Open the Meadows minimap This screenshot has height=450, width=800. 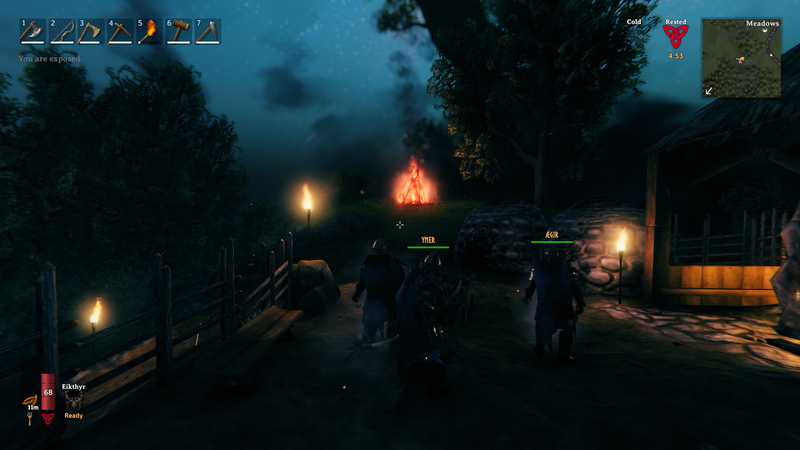pos(741,59)
